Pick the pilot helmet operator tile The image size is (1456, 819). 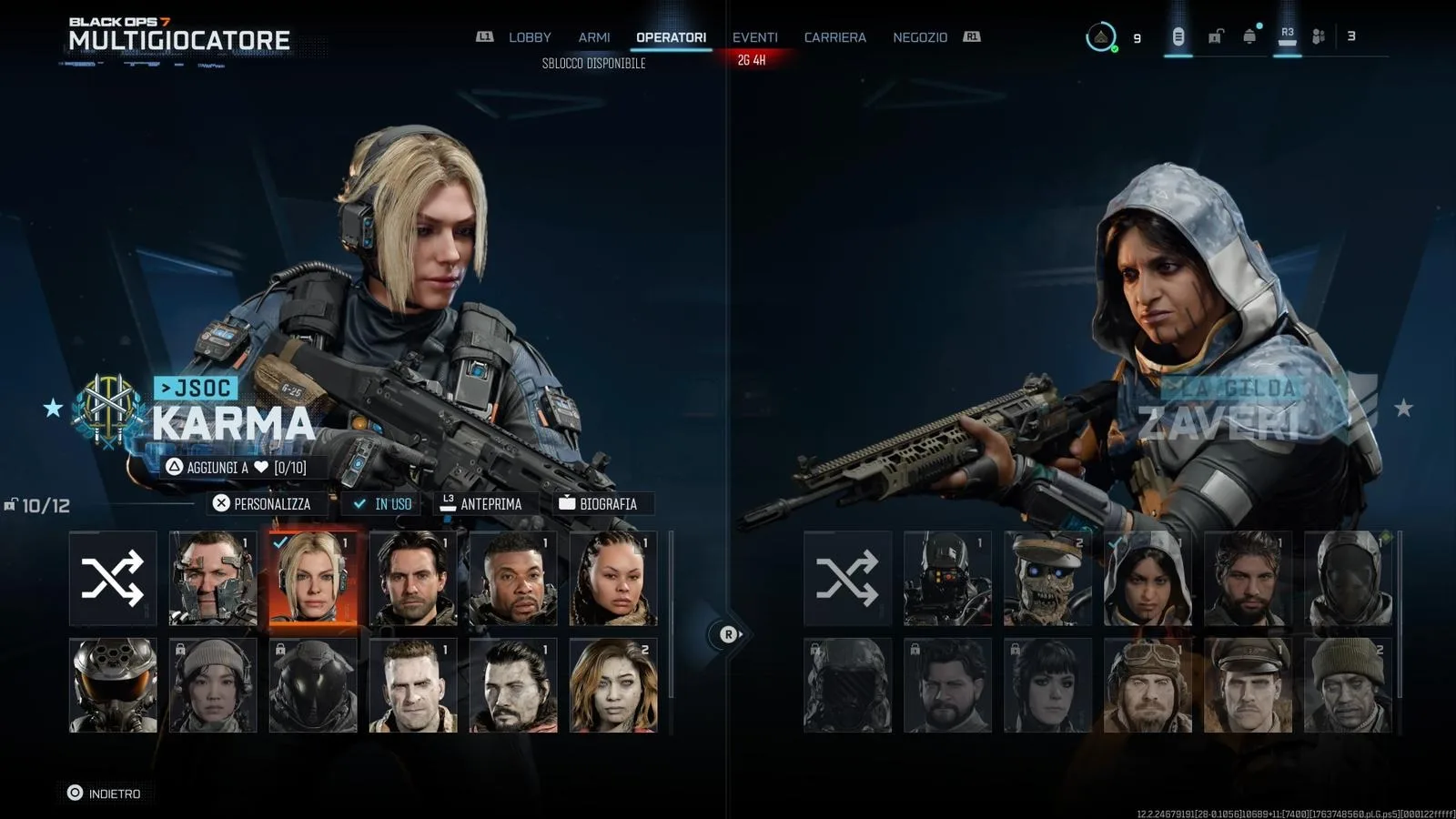[x=113, y=685]
